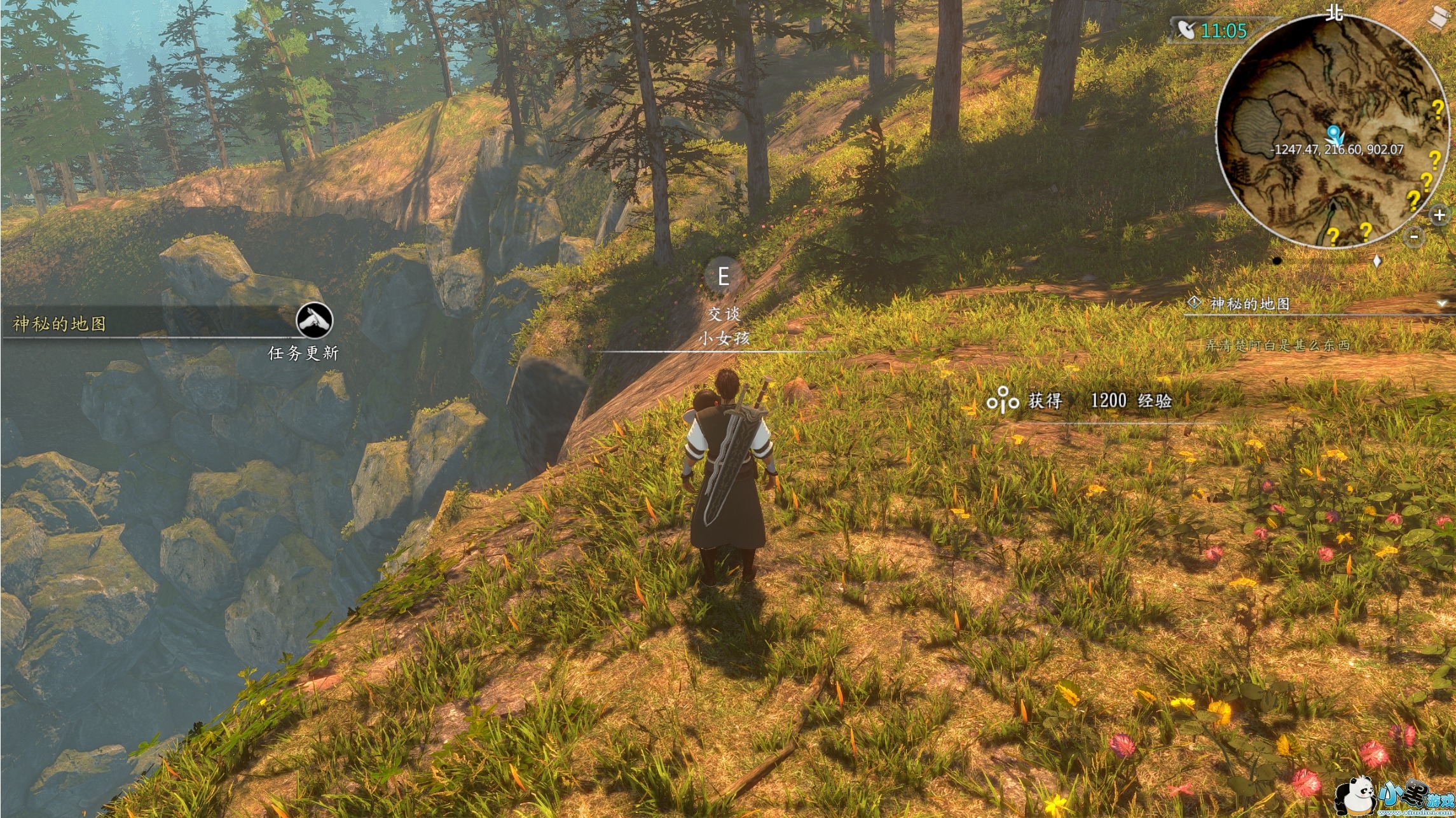Image resolution: width=1456 pixels, height=818 pixels.
Task: Select the 神秘的地图 quest tracker title
Action: click(x=1250, y=304)
